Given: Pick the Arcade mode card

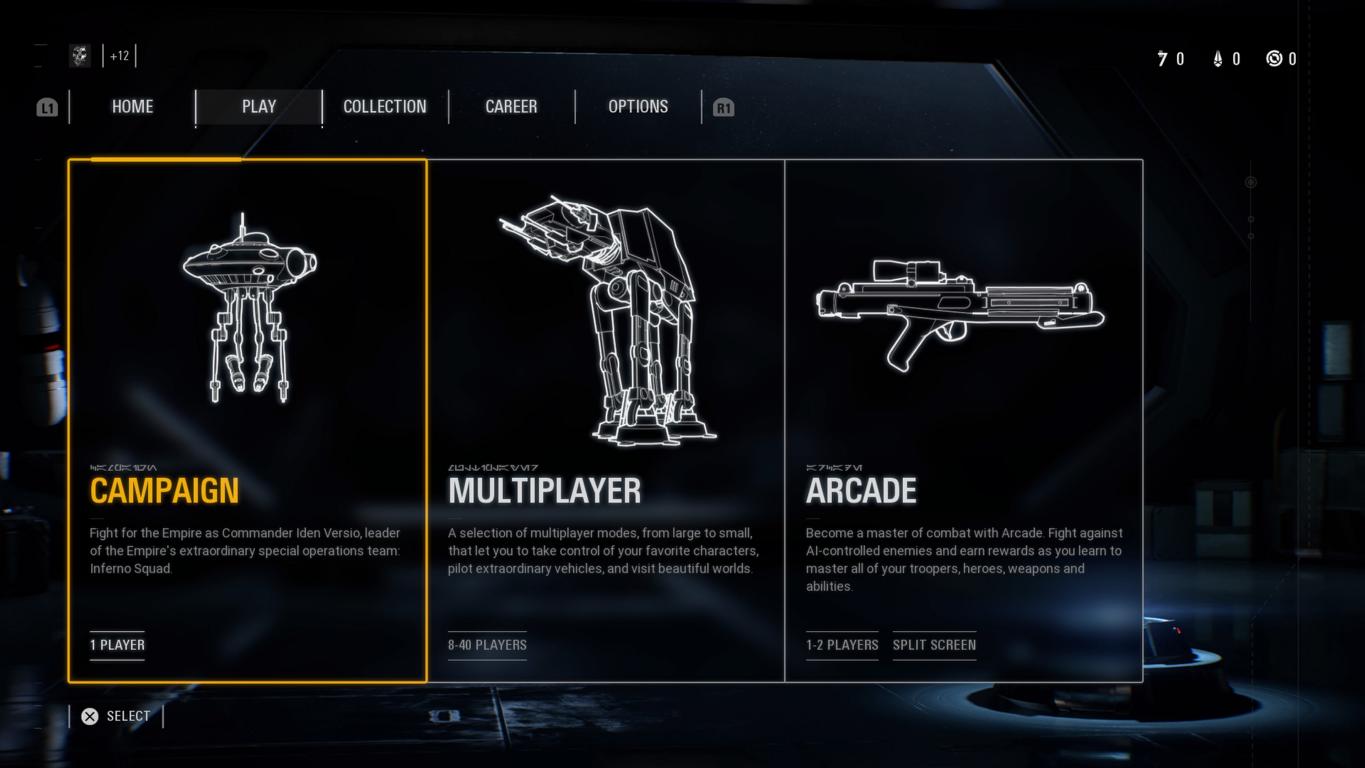Looking at the screenshot, I should (963, 420).
